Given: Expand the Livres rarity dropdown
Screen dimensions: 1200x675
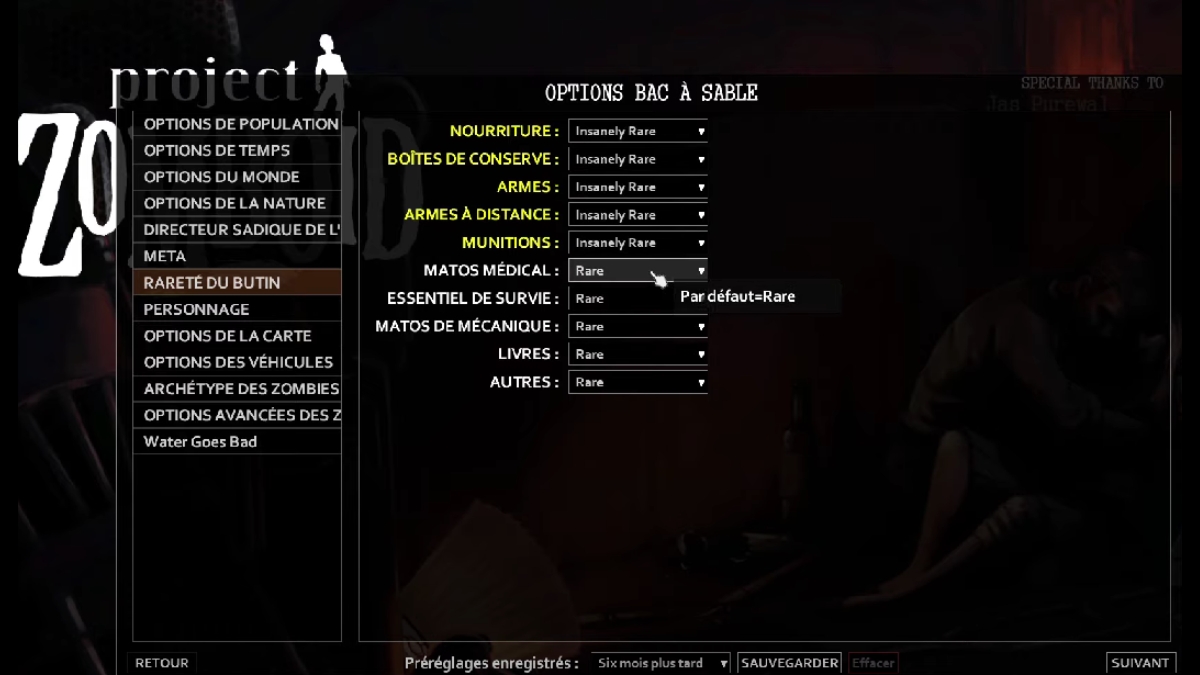Looking at the screenshot, I should (638, 354).
